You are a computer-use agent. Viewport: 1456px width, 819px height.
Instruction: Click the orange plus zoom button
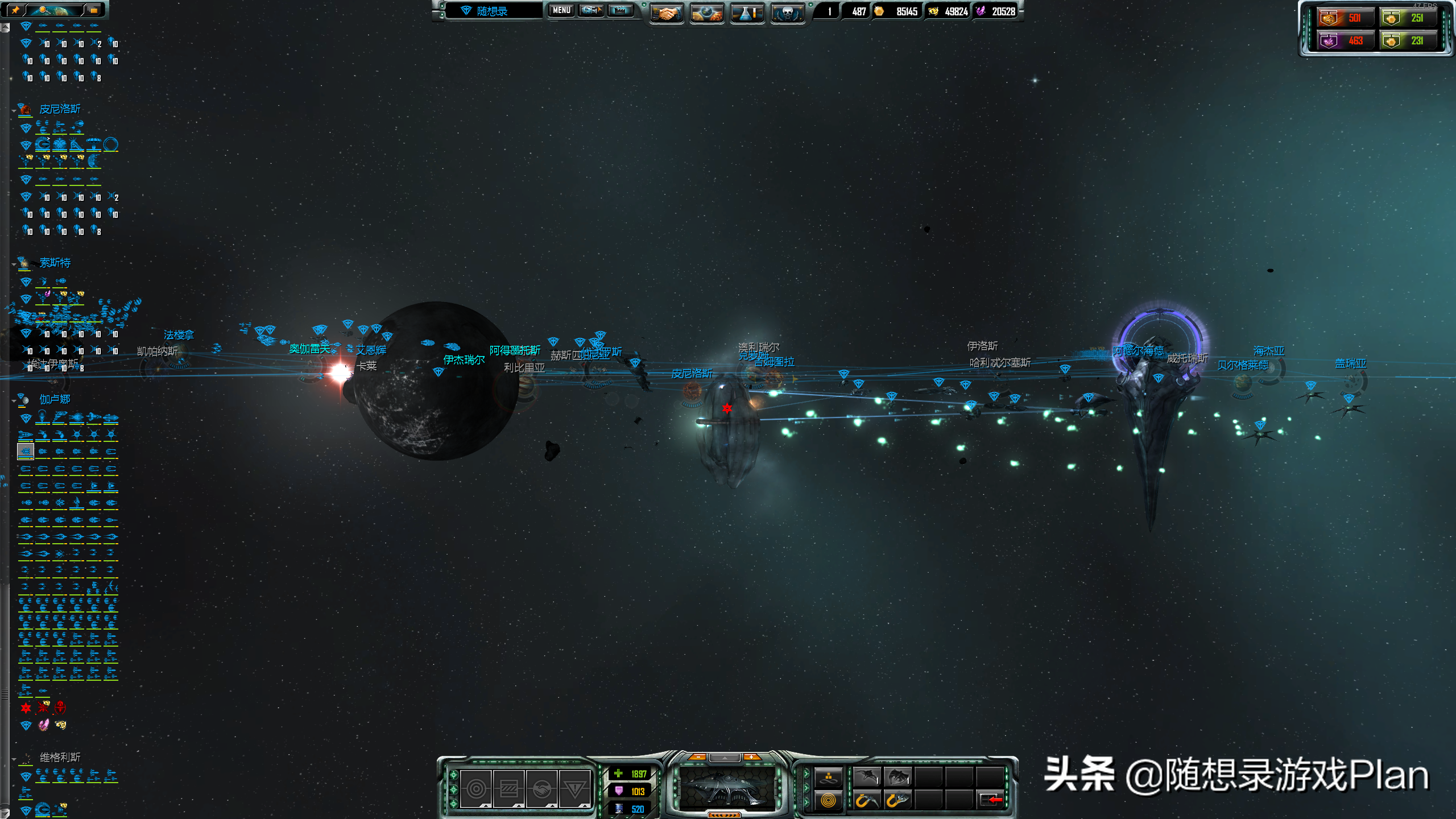click(x=751, y=757)
